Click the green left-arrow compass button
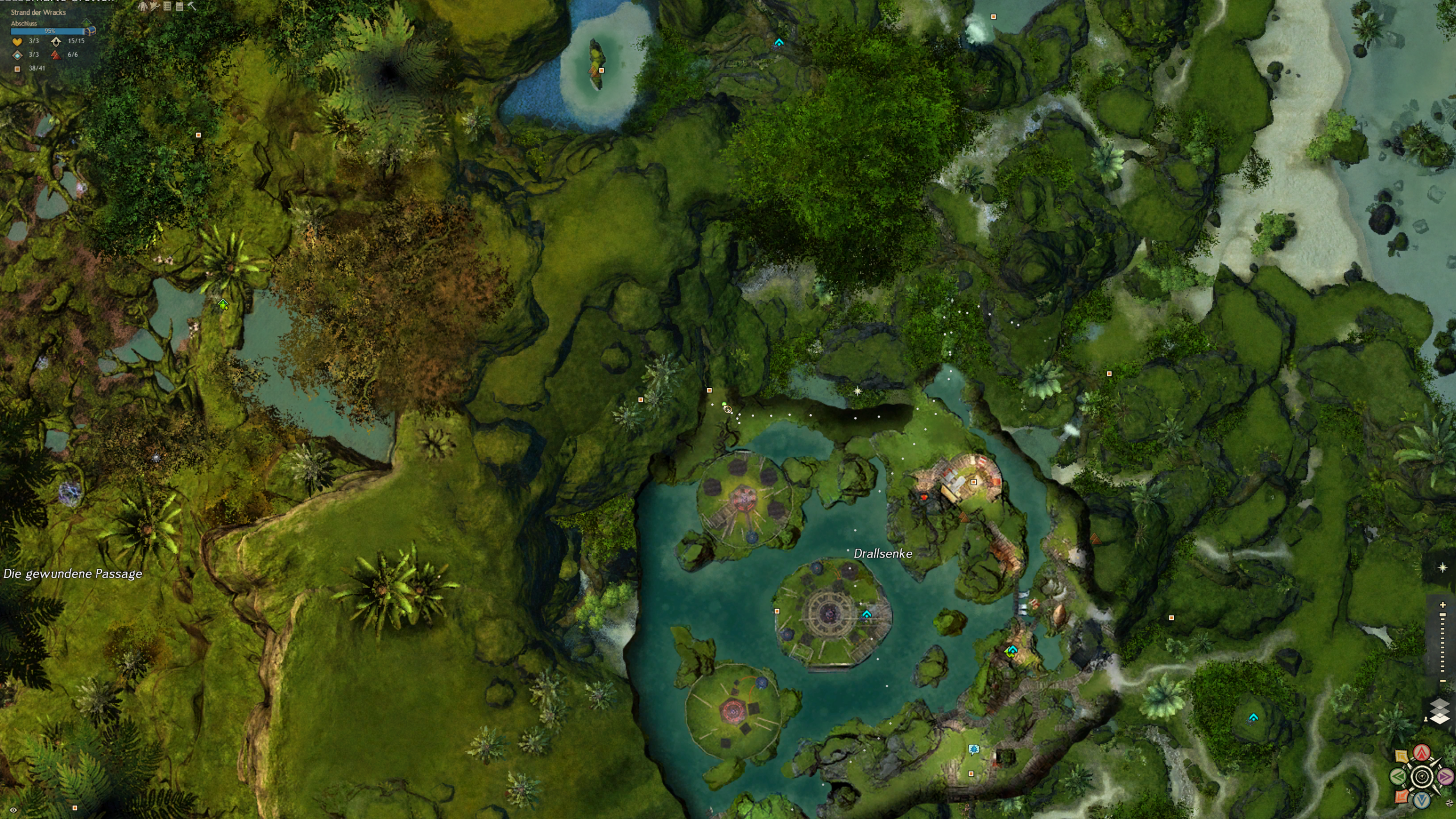Image resolution: width=1456 pixels, height=819 pixels. click(x=1399, y=776)
